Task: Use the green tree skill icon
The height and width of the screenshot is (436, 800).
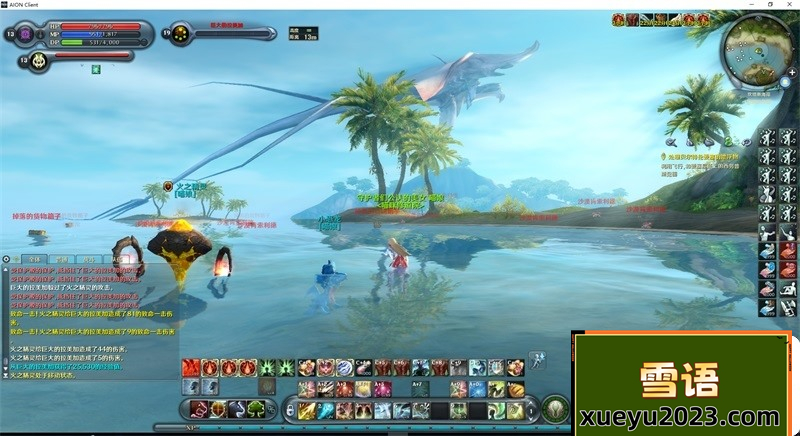Action: pos(255,408)
